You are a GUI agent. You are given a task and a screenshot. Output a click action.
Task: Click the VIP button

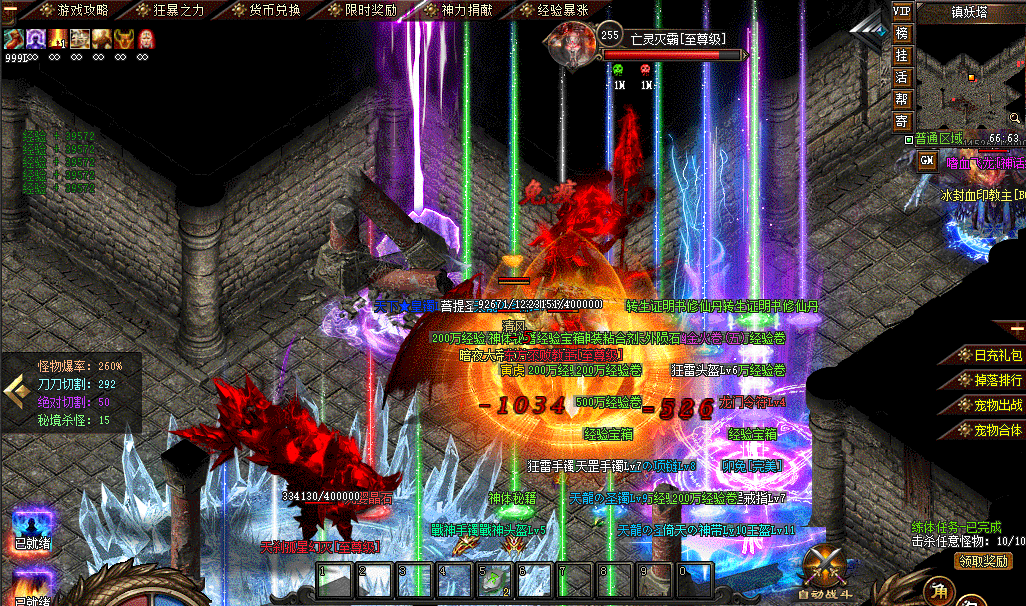901,11
